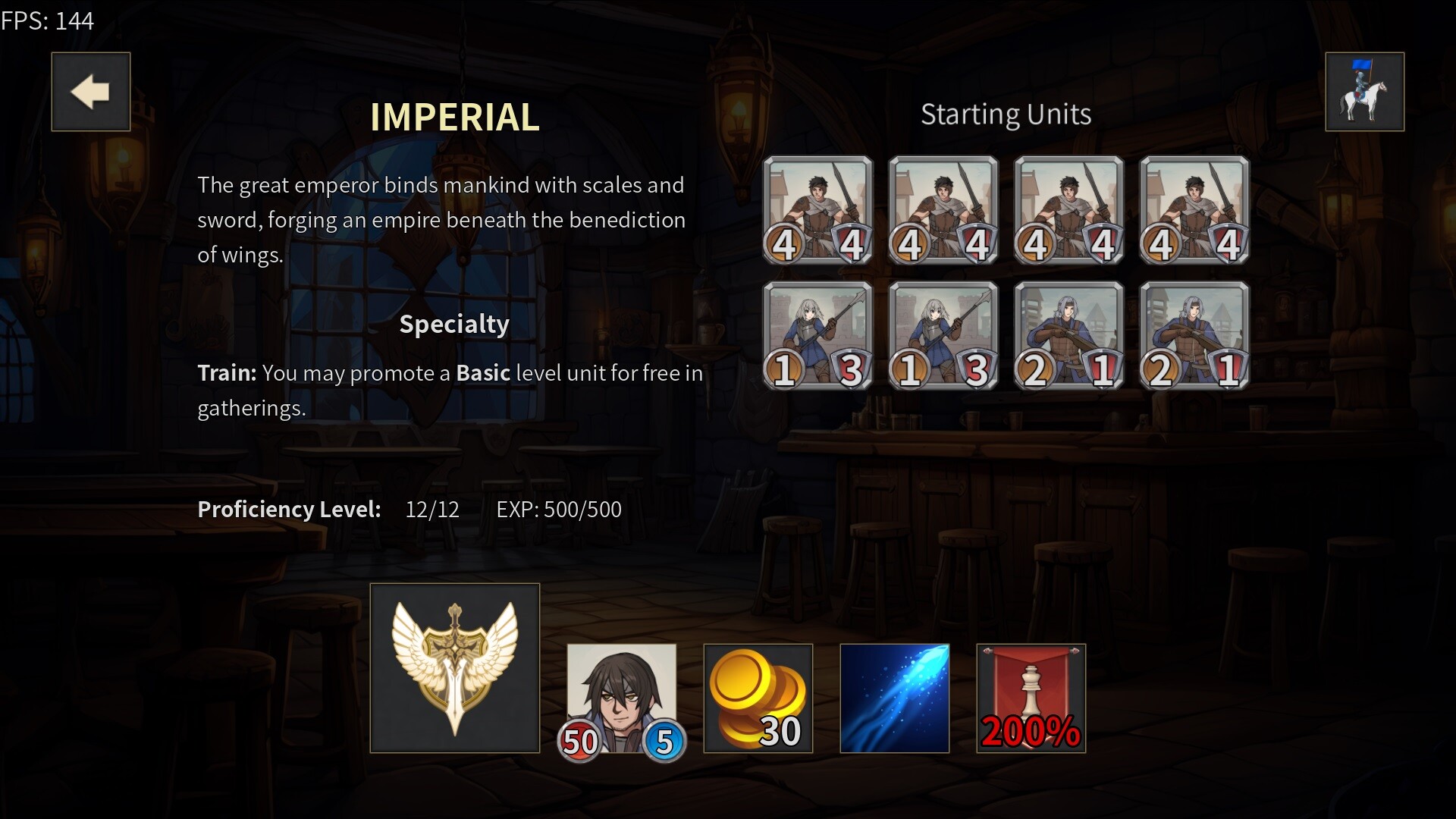The image size is (1456, 819).
Task: Inspect the first 4/4 swordsman unit card
Action: [x=817, y=211]
